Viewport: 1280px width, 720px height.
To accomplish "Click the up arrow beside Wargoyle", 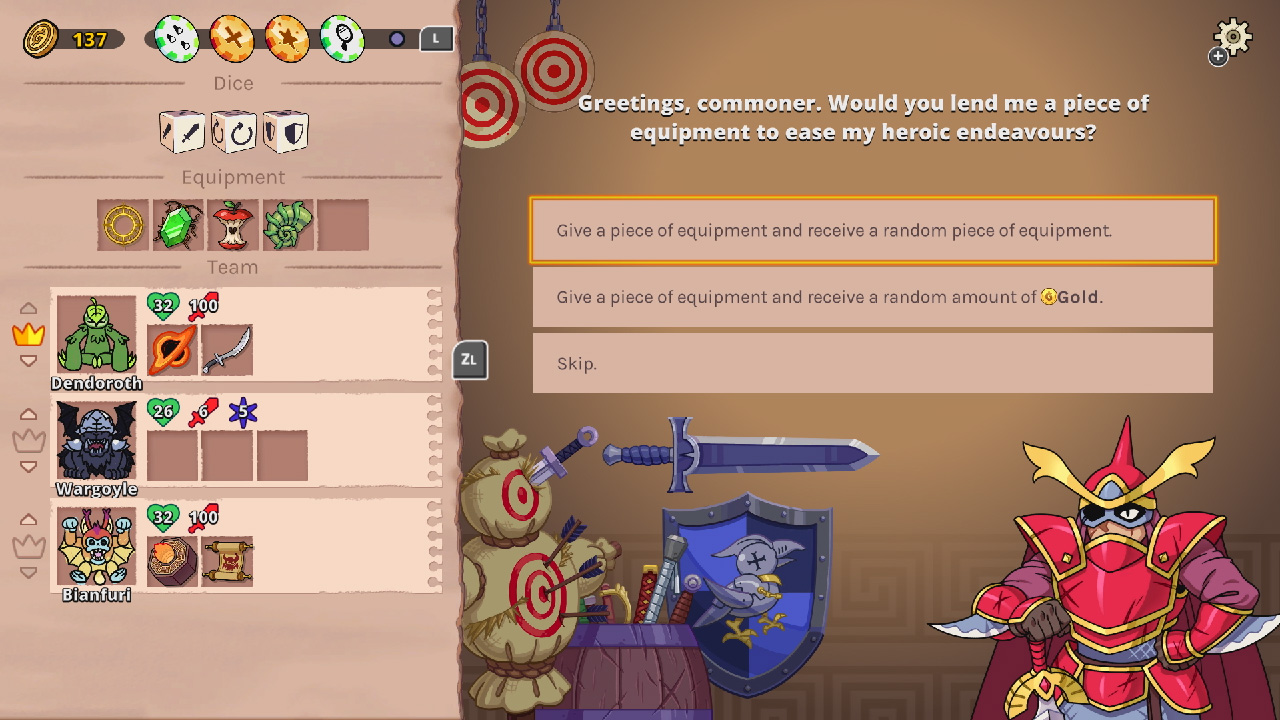I will (x=29, y=414).
